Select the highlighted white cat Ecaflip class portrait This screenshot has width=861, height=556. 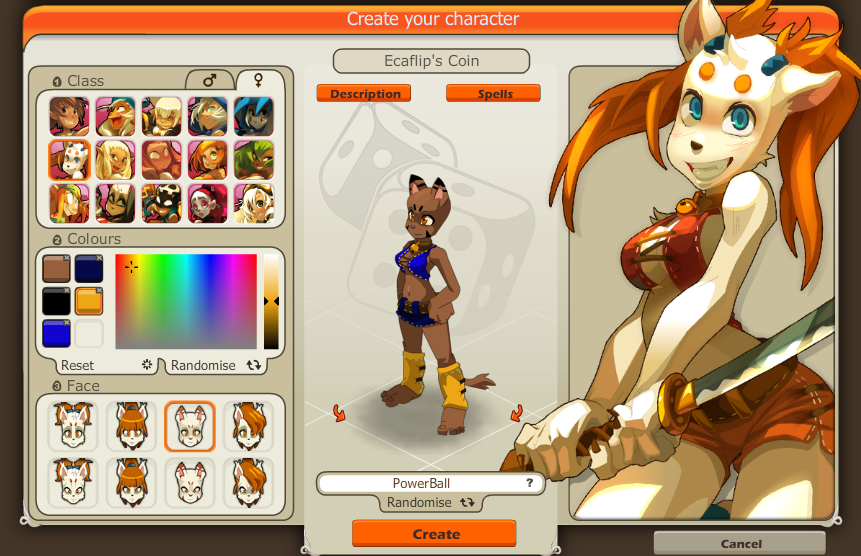(x=69, y=160)
